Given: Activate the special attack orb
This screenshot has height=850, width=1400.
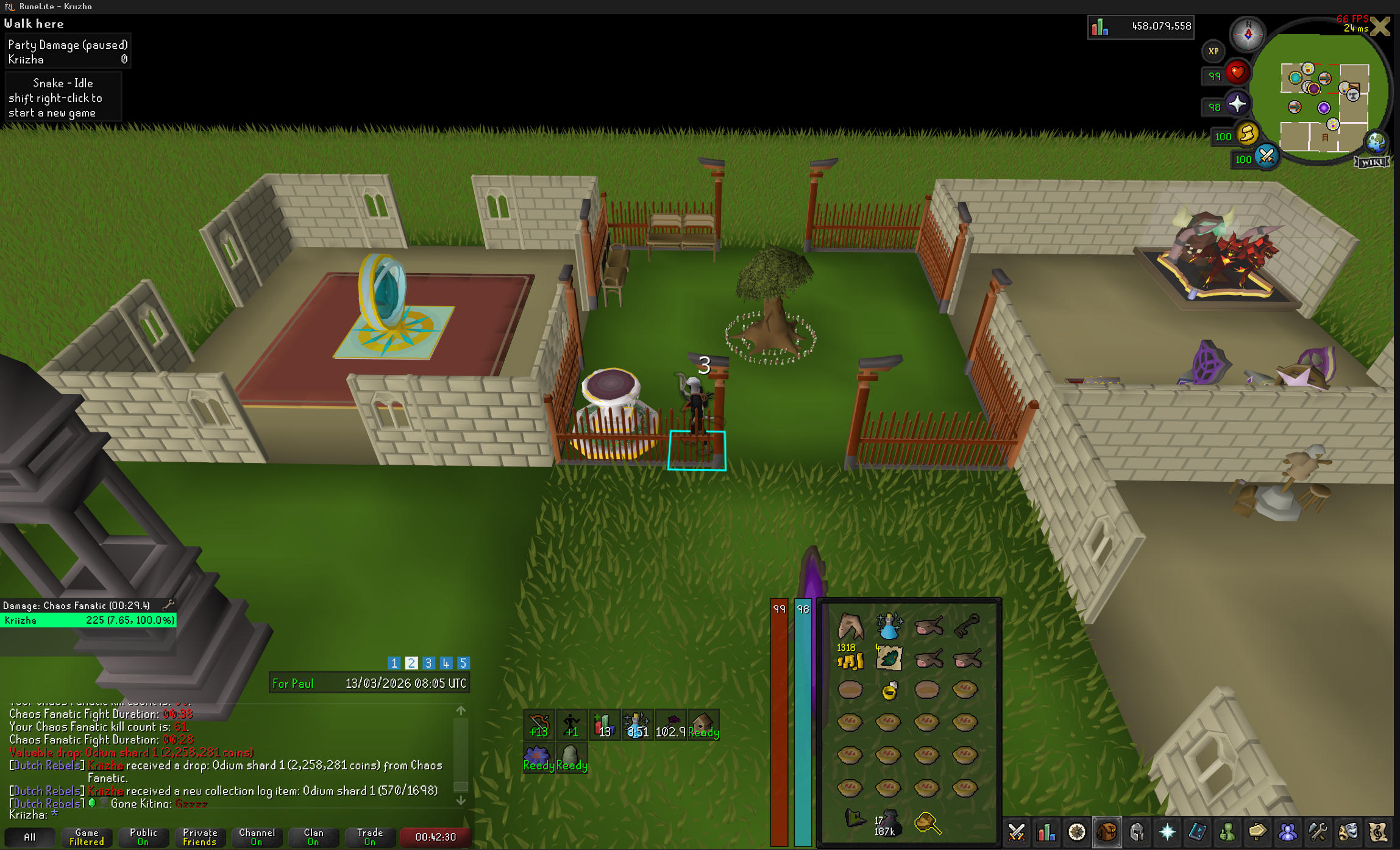Looking at the screenshot, I should click(1267, 157).
